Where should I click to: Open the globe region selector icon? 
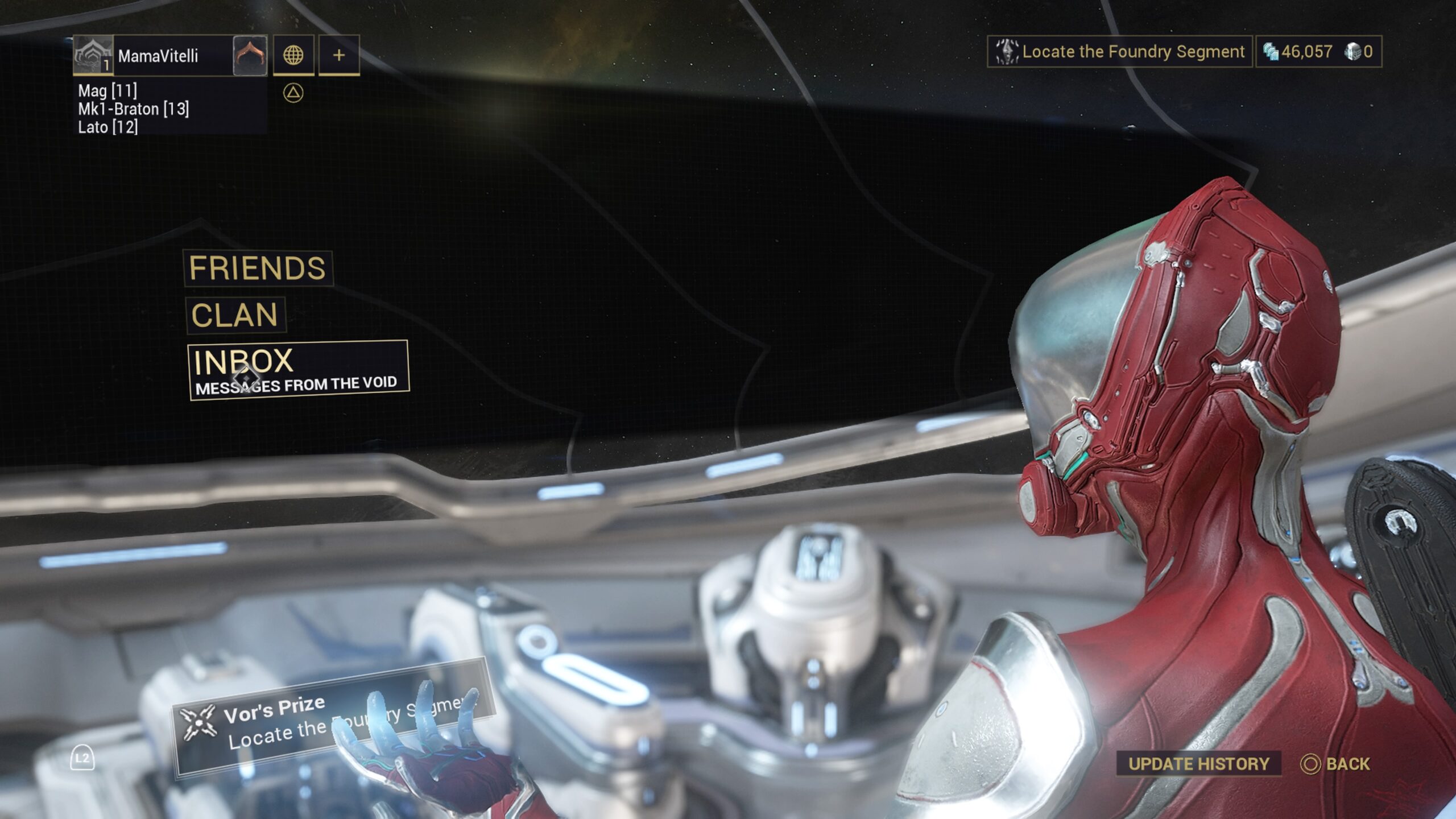pyautogui.click(x=295, y=56)
